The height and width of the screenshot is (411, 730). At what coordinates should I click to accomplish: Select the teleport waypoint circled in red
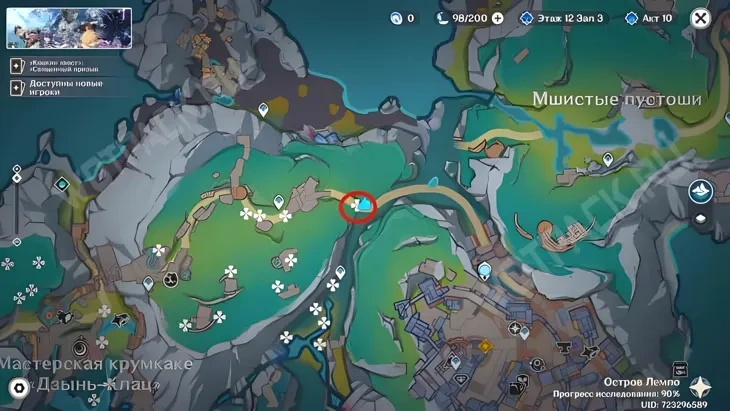360,206
